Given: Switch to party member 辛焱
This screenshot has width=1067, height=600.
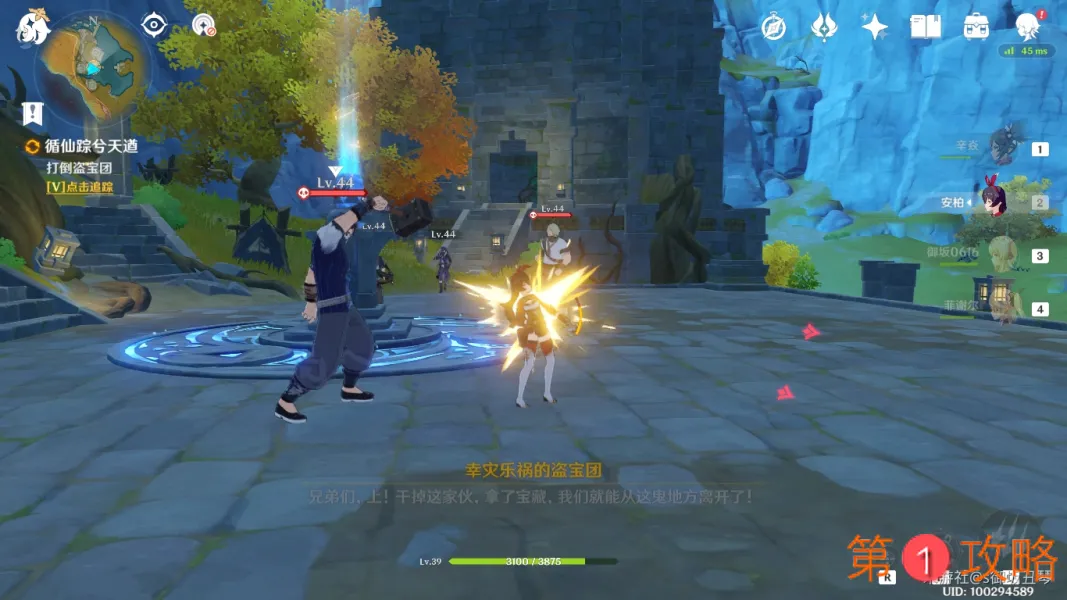Looking at the screenshot, I should (x=1003, y=148).
